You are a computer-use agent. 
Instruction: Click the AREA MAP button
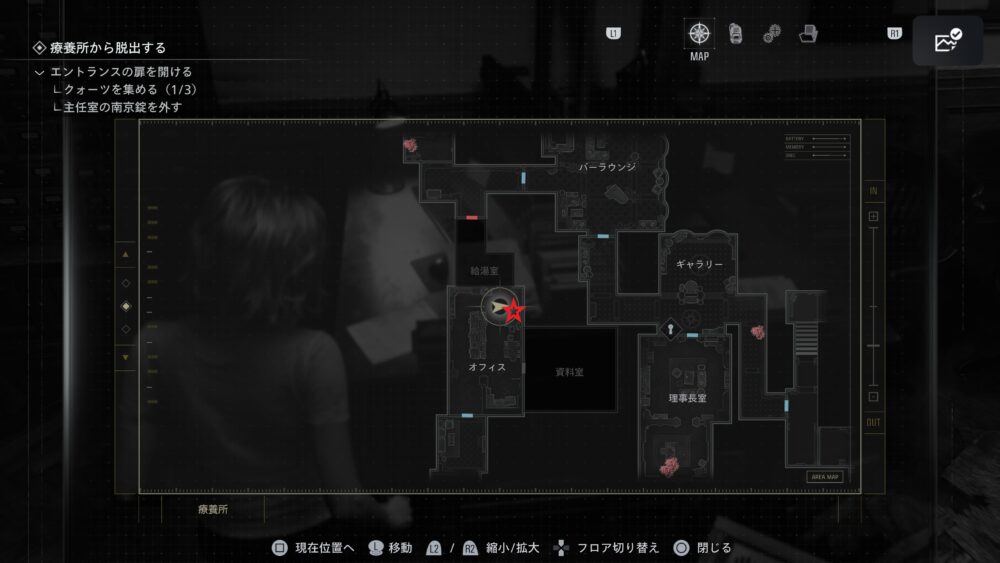click(x=825, y=477)
